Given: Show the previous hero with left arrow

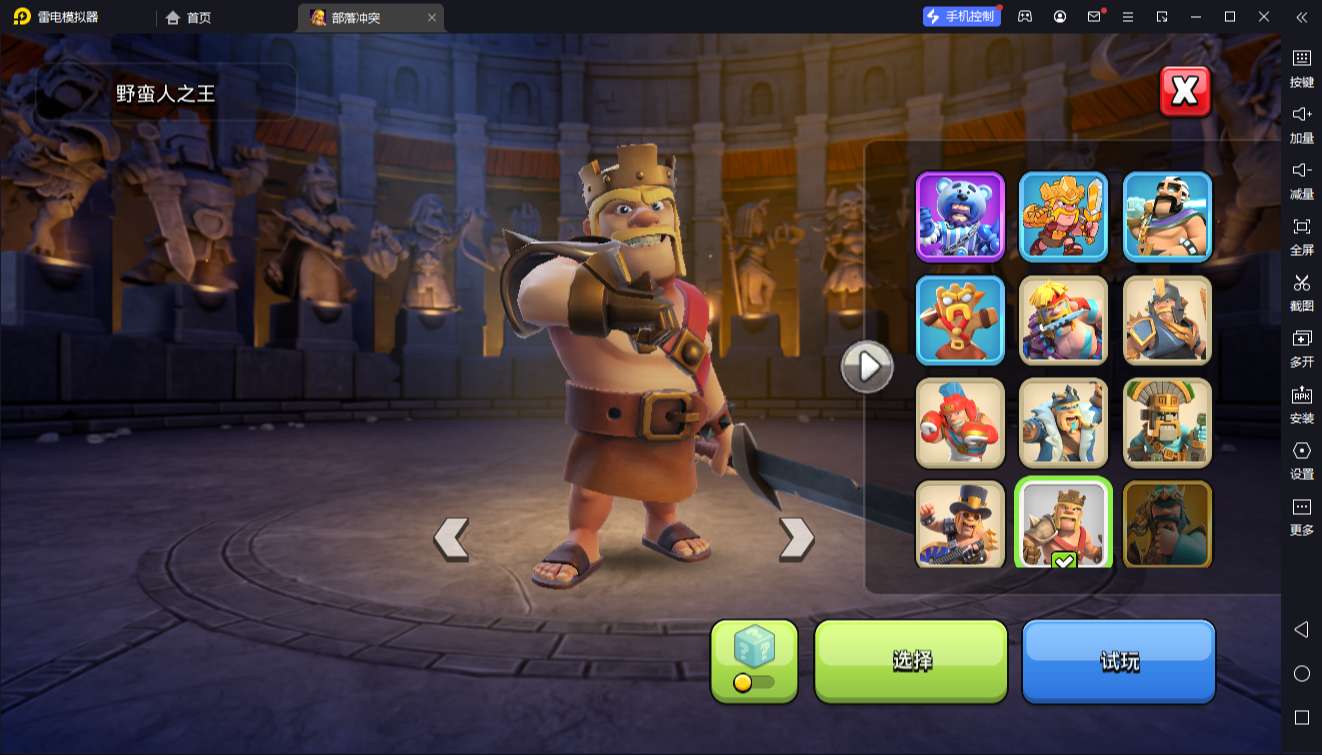Looking at the screenshot, I should 451,539.
